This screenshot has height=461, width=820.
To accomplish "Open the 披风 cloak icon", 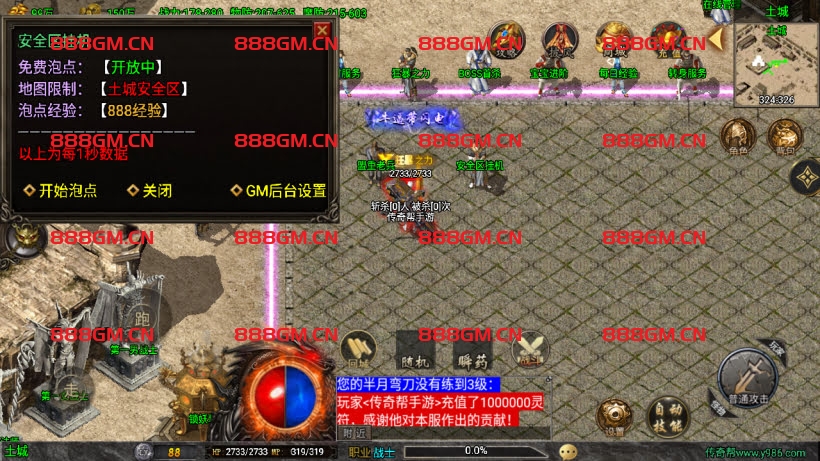I will point(560,42).
